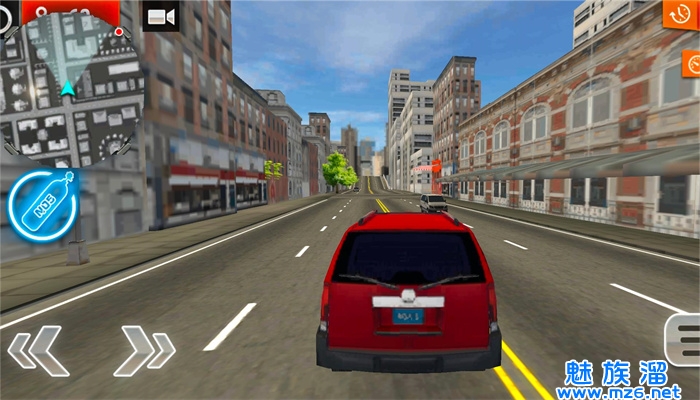Tap the orange speedometer gauge button

[692, 64]
